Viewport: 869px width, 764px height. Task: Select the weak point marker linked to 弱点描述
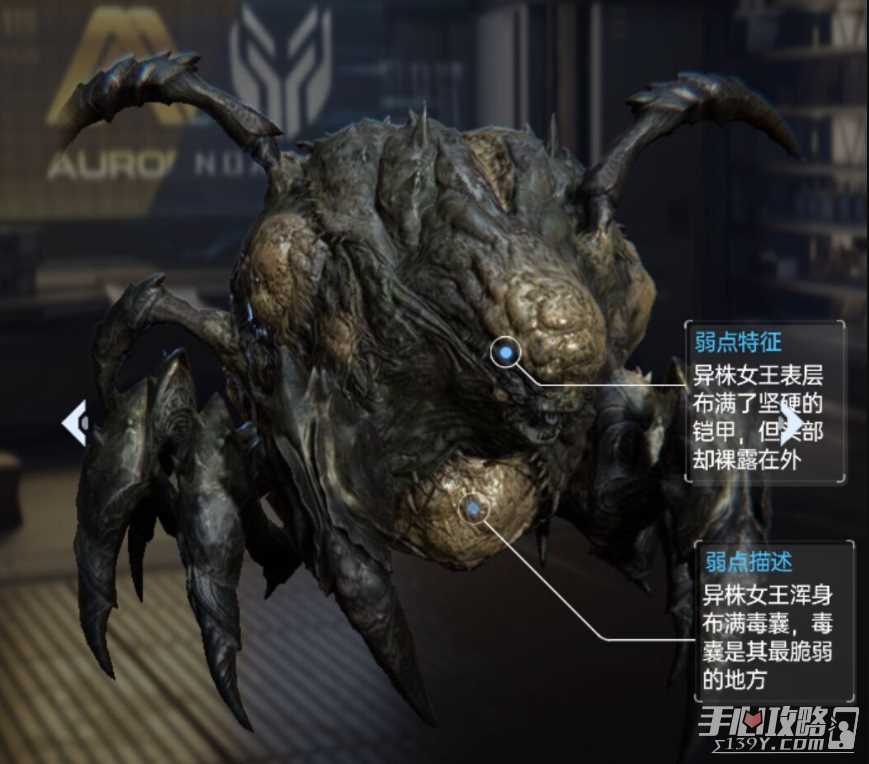pyautogui.click(x=474, y=509)
